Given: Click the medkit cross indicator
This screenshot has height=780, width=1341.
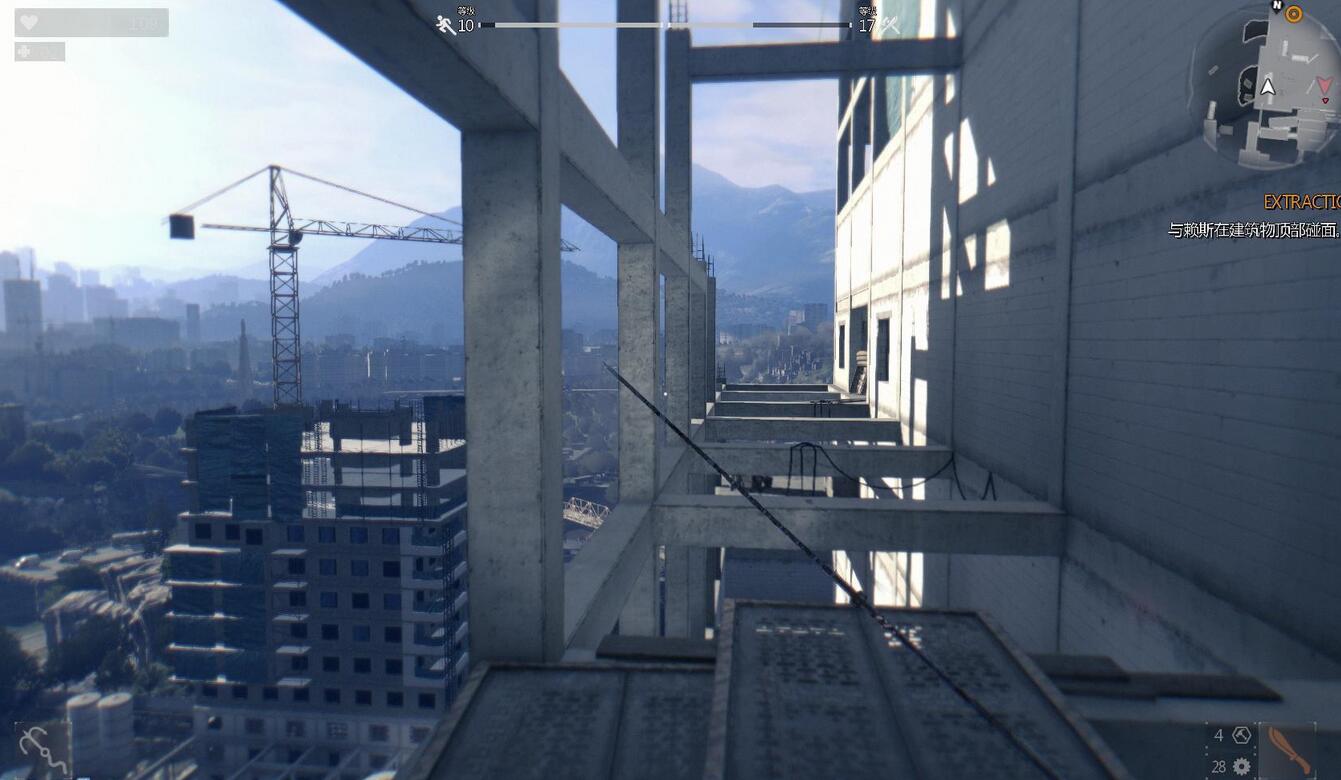Looking at the screenshot, I should 26,51.
